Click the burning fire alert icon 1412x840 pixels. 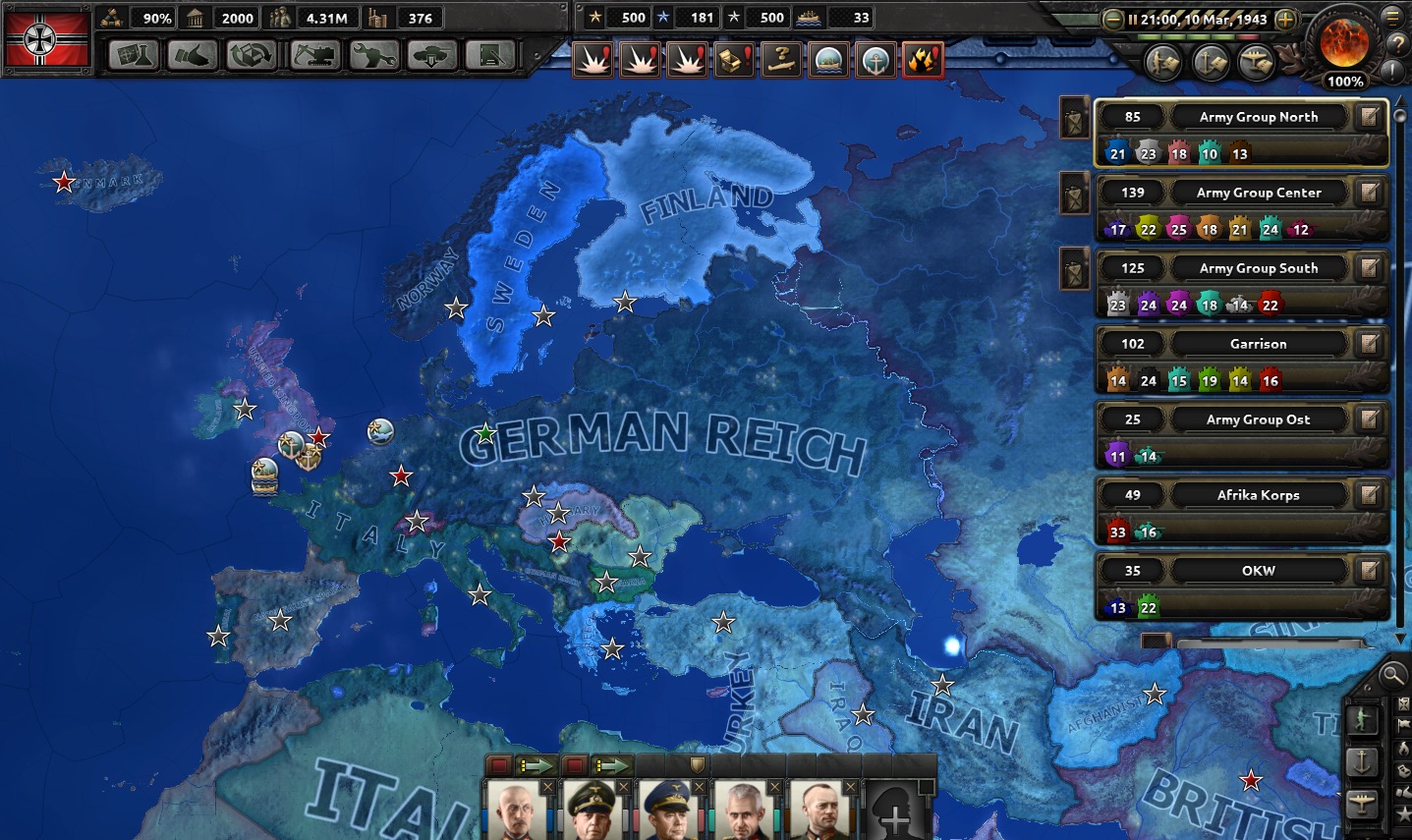coord(923,60)
